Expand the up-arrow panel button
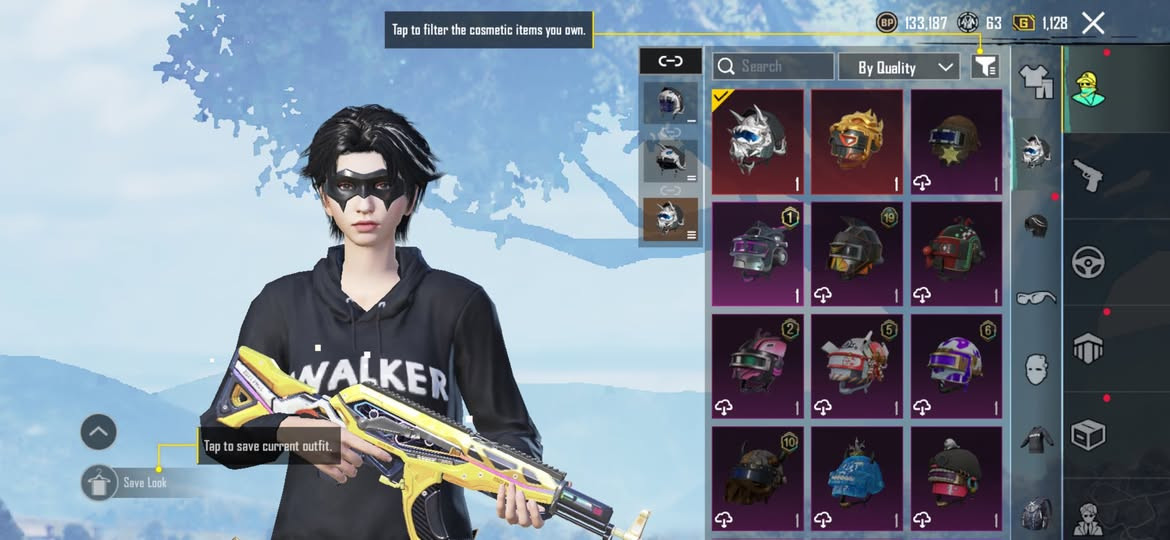1170x540 pixels. (x=99, y=433)
